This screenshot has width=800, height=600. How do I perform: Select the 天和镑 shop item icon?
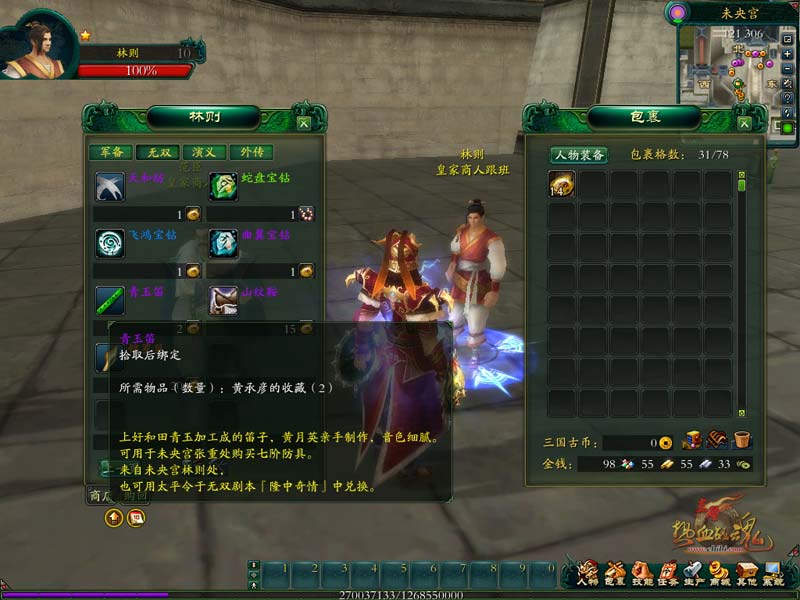point(109,187)
